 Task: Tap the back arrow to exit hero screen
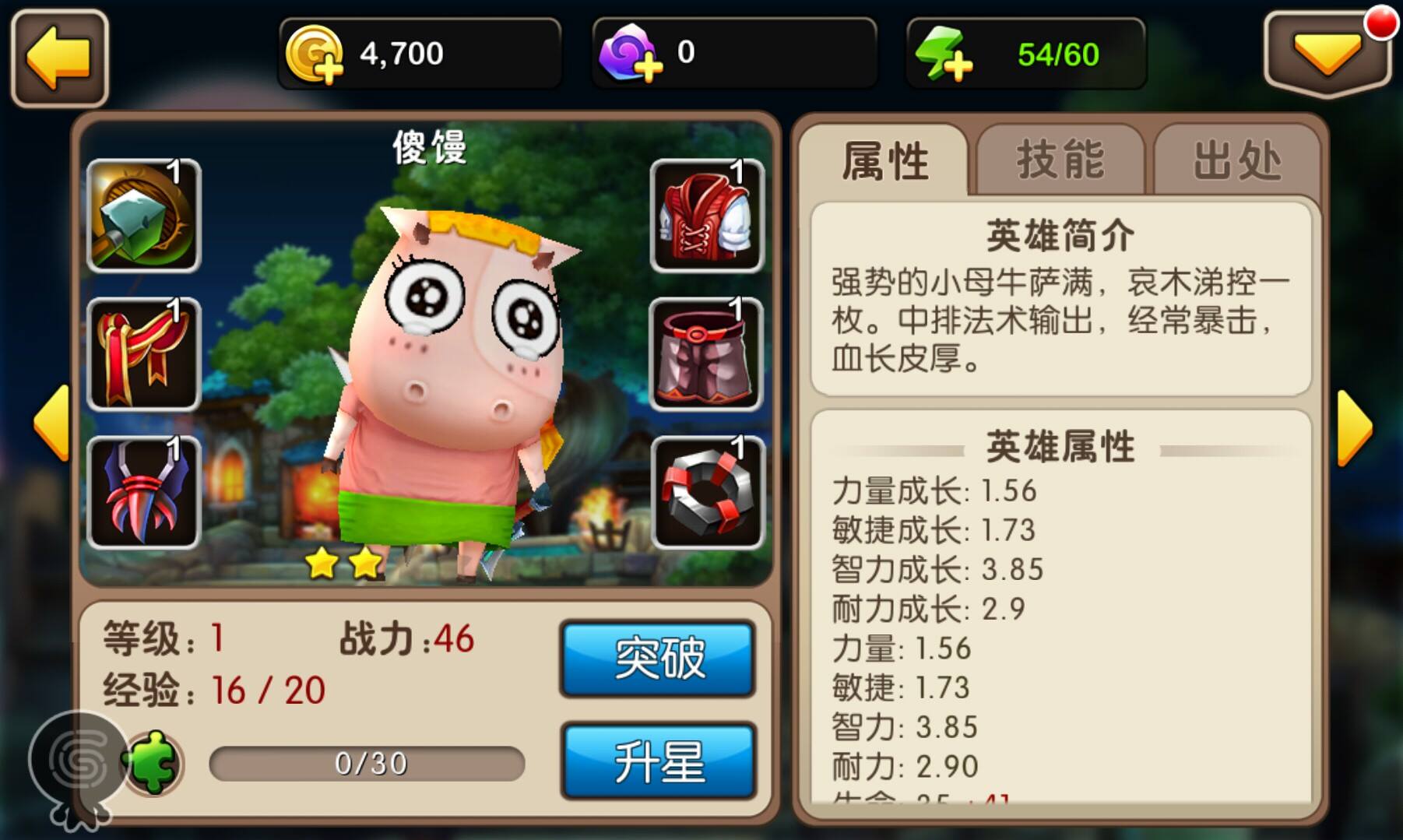[58, 56]
